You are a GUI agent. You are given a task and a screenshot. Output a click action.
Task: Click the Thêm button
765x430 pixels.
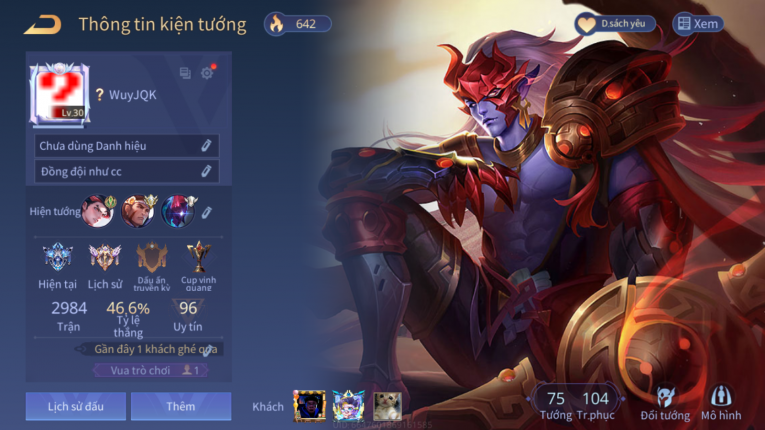tap(181, 406)
